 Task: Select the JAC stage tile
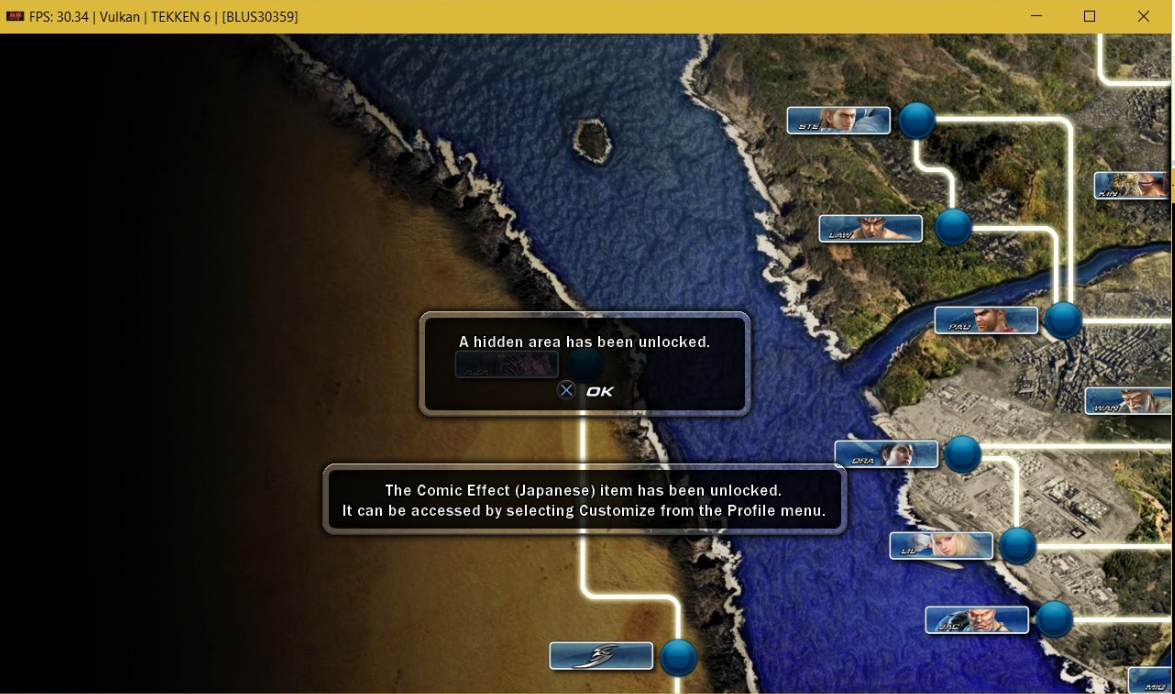click(x=976, y=620)
